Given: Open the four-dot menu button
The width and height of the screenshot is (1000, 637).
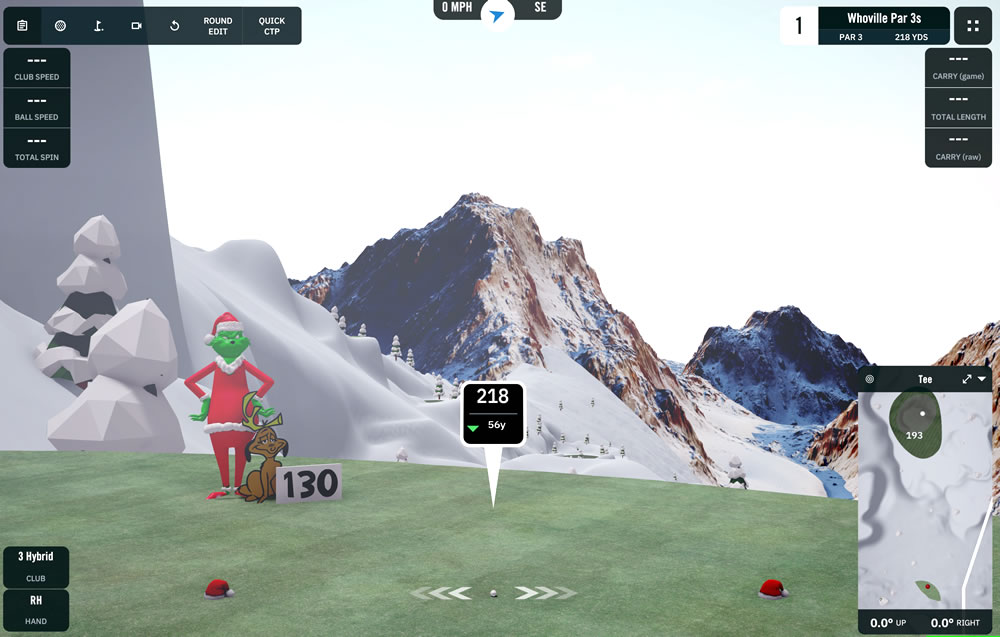Looking at the screenshot, I should pos(973,26).
